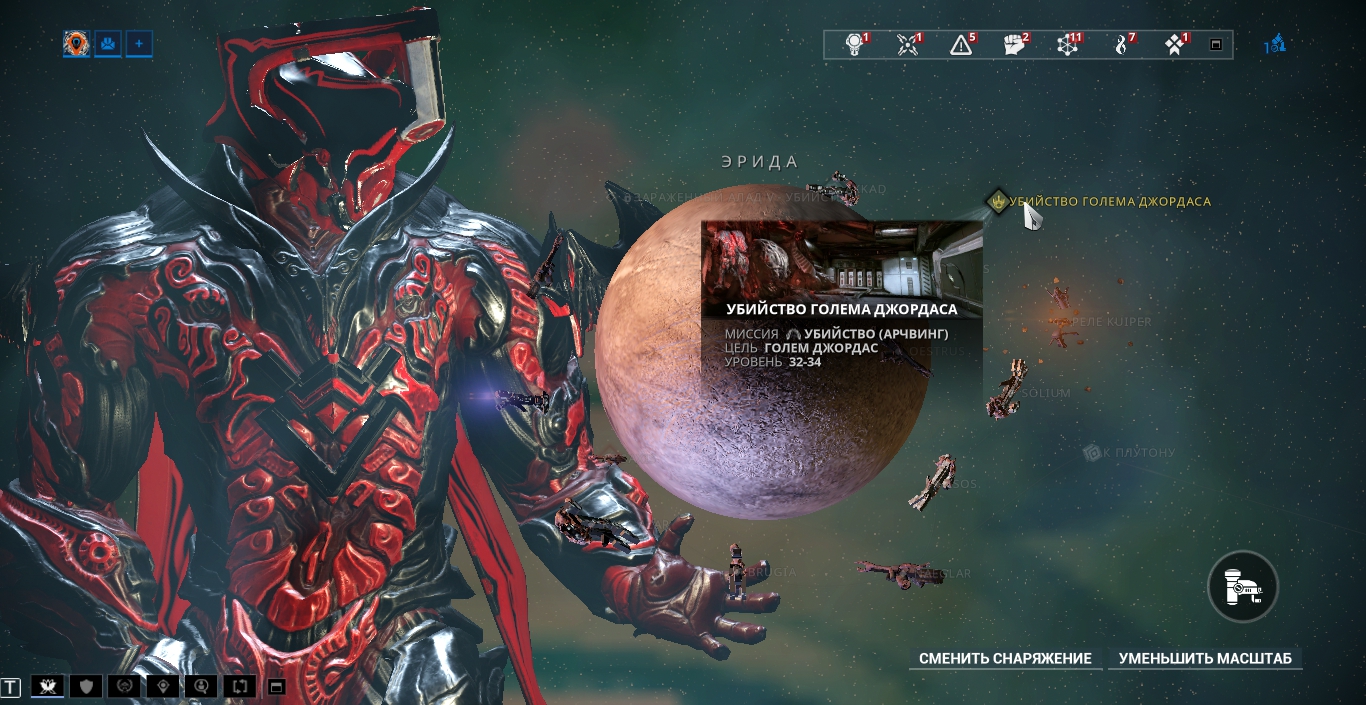
Task: Open the navigation console round button
Action: (1242, 586)
